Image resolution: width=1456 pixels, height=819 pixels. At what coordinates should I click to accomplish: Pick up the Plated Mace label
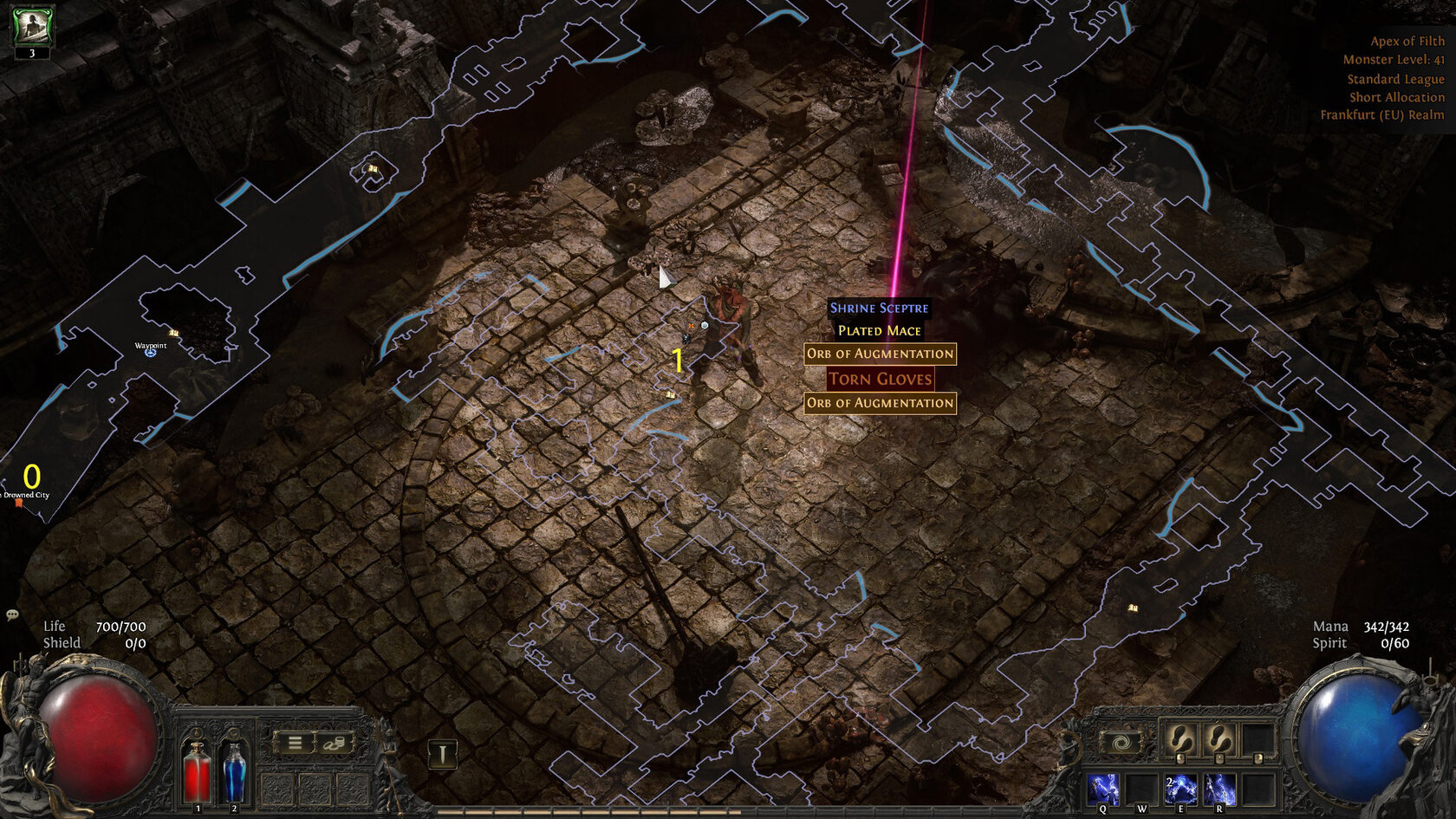(879, 330)
